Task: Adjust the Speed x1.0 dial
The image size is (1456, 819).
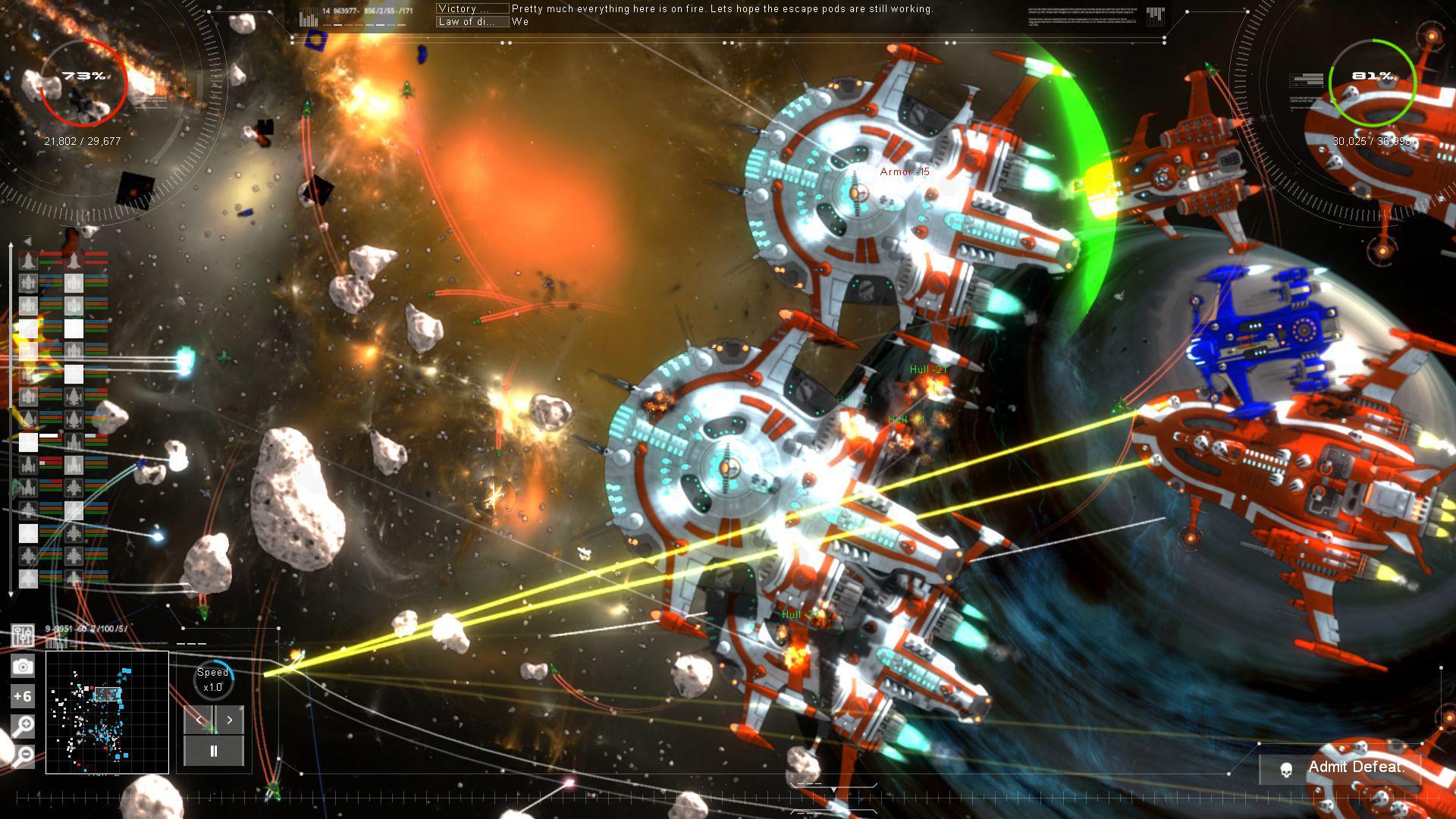Action: pos(213,679)
